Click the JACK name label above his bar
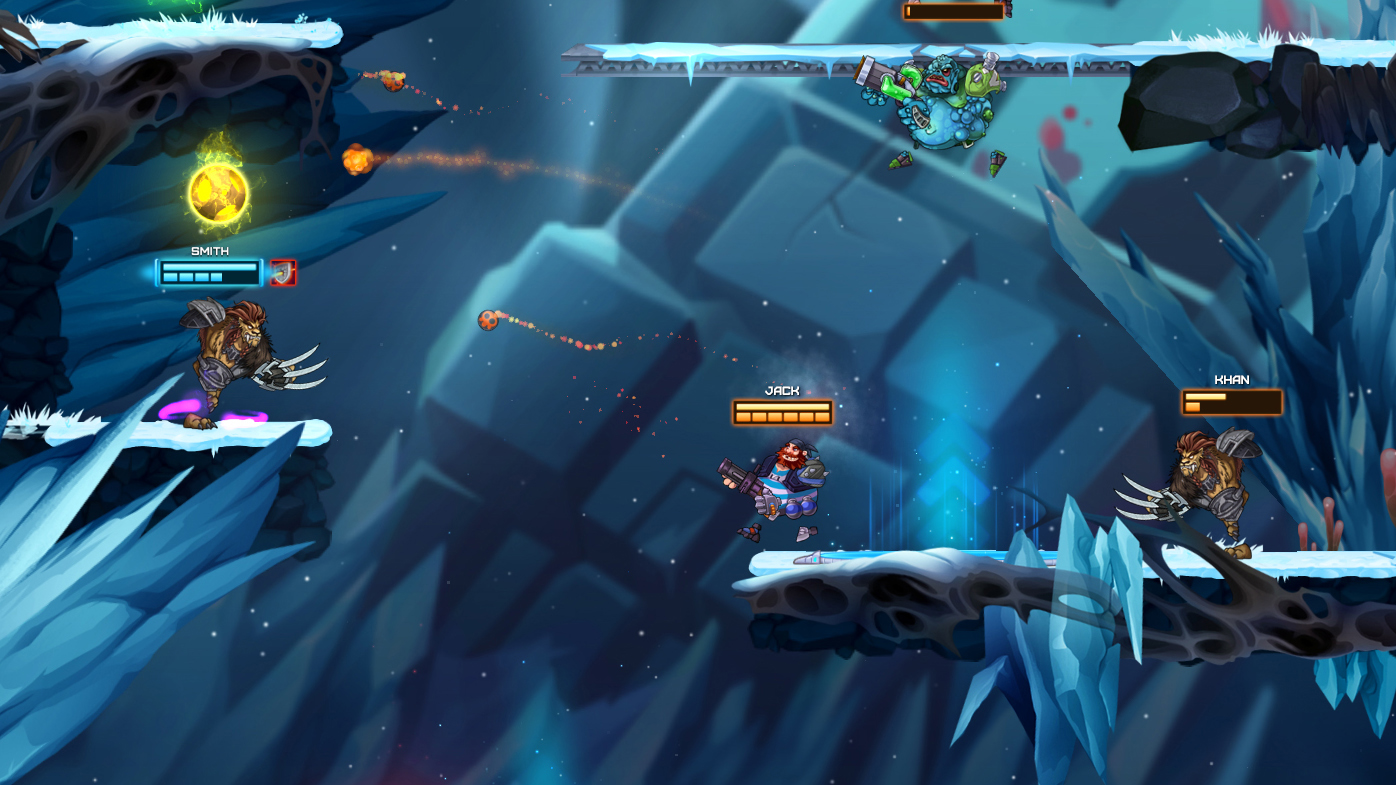The width and height of the screenshot is (1396, 785). (782, 389)
